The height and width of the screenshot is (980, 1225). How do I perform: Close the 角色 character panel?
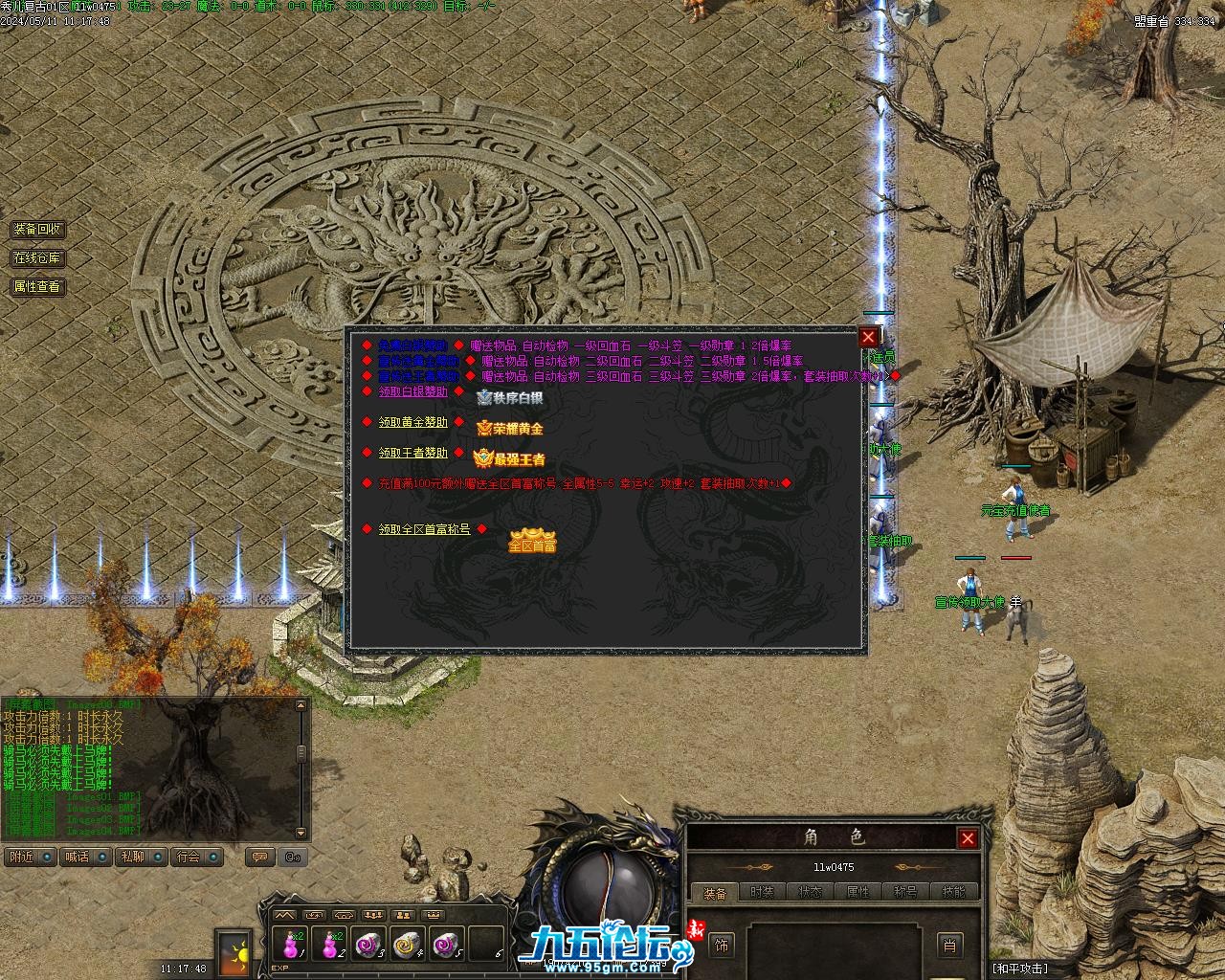pyautogui.click(x=968, y=838)
